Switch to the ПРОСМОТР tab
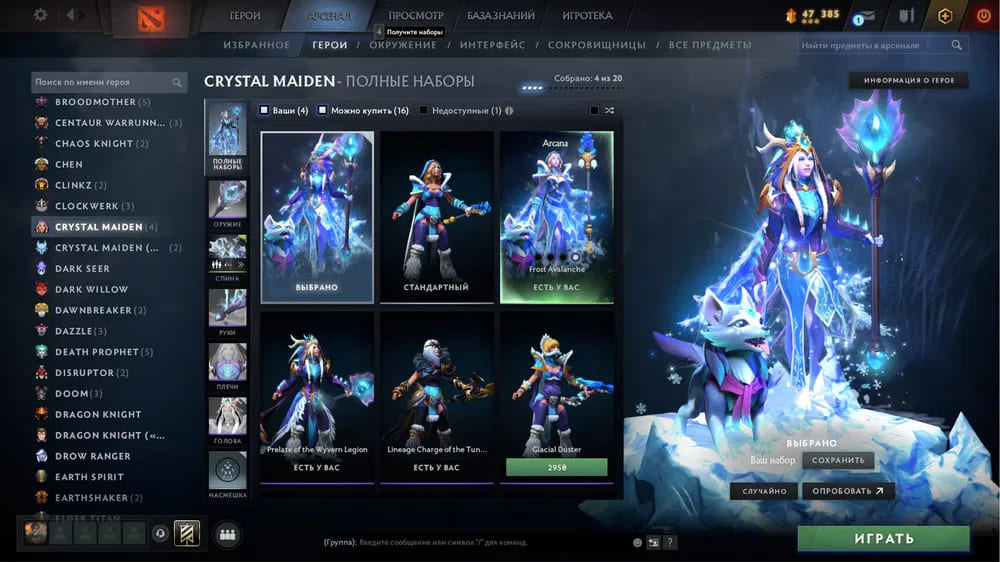The height and width of the screenshot is (562, 1000). [x=415, y=16]
